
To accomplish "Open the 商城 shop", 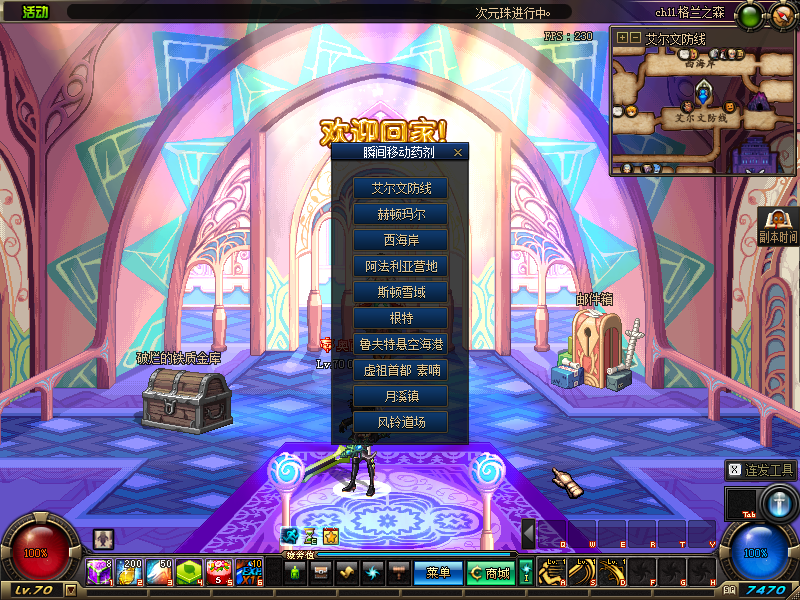I will point(491,573).
